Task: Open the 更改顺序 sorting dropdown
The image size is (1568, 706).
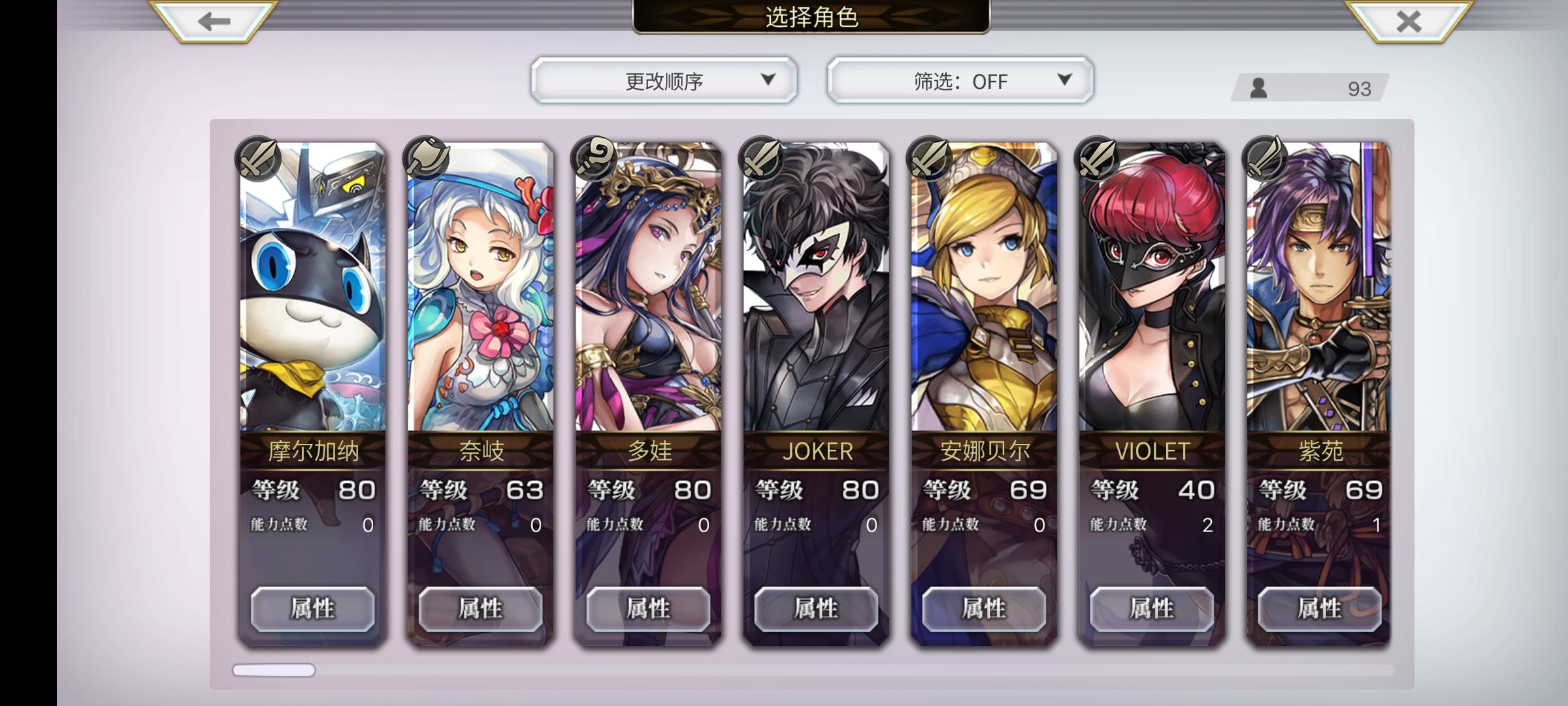Action: pyautogui.click(x=663, y=80)
